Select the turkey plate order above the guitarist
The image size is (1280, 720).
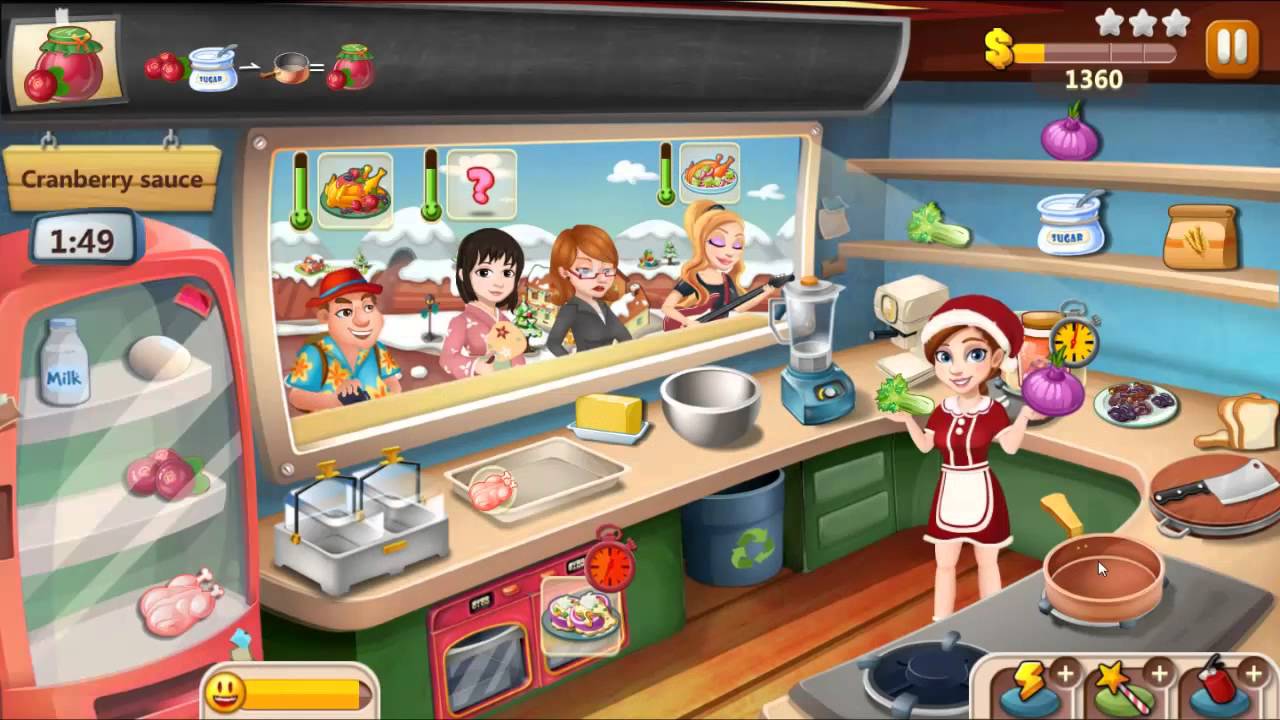711,175
